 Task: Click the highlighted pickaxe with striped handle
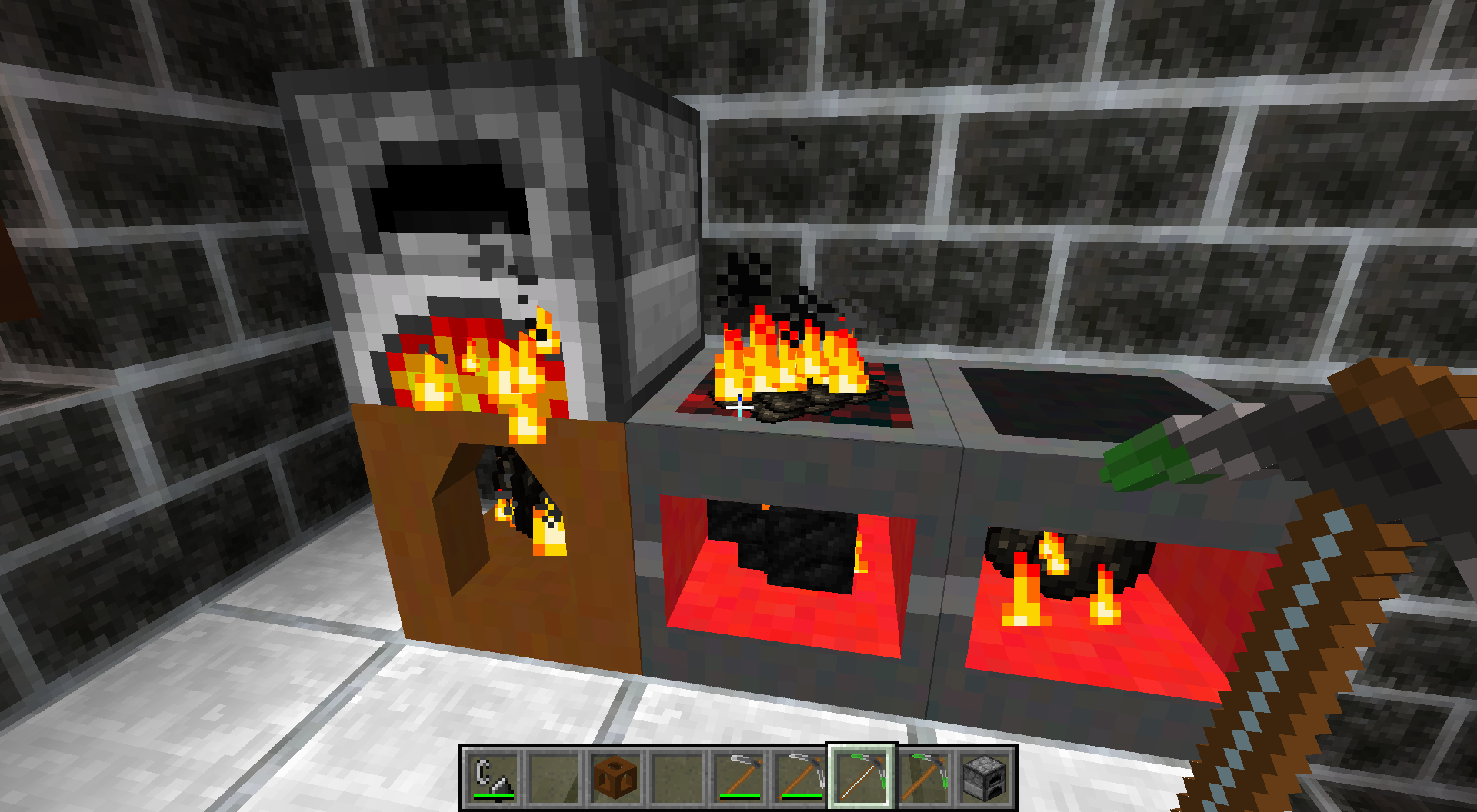click(862, 777)
